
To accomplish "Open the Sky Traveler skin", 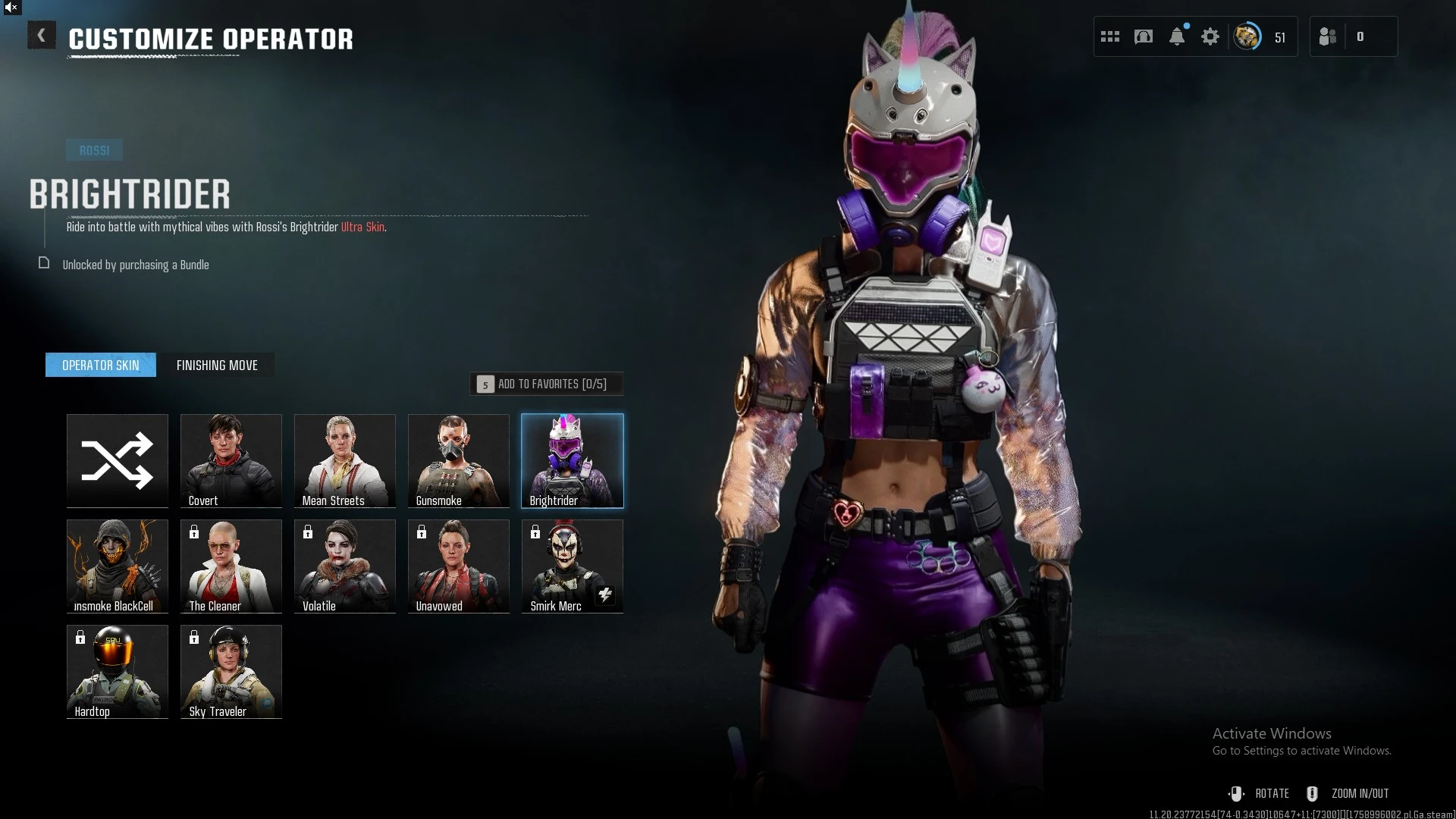I will tap(231, 671).
